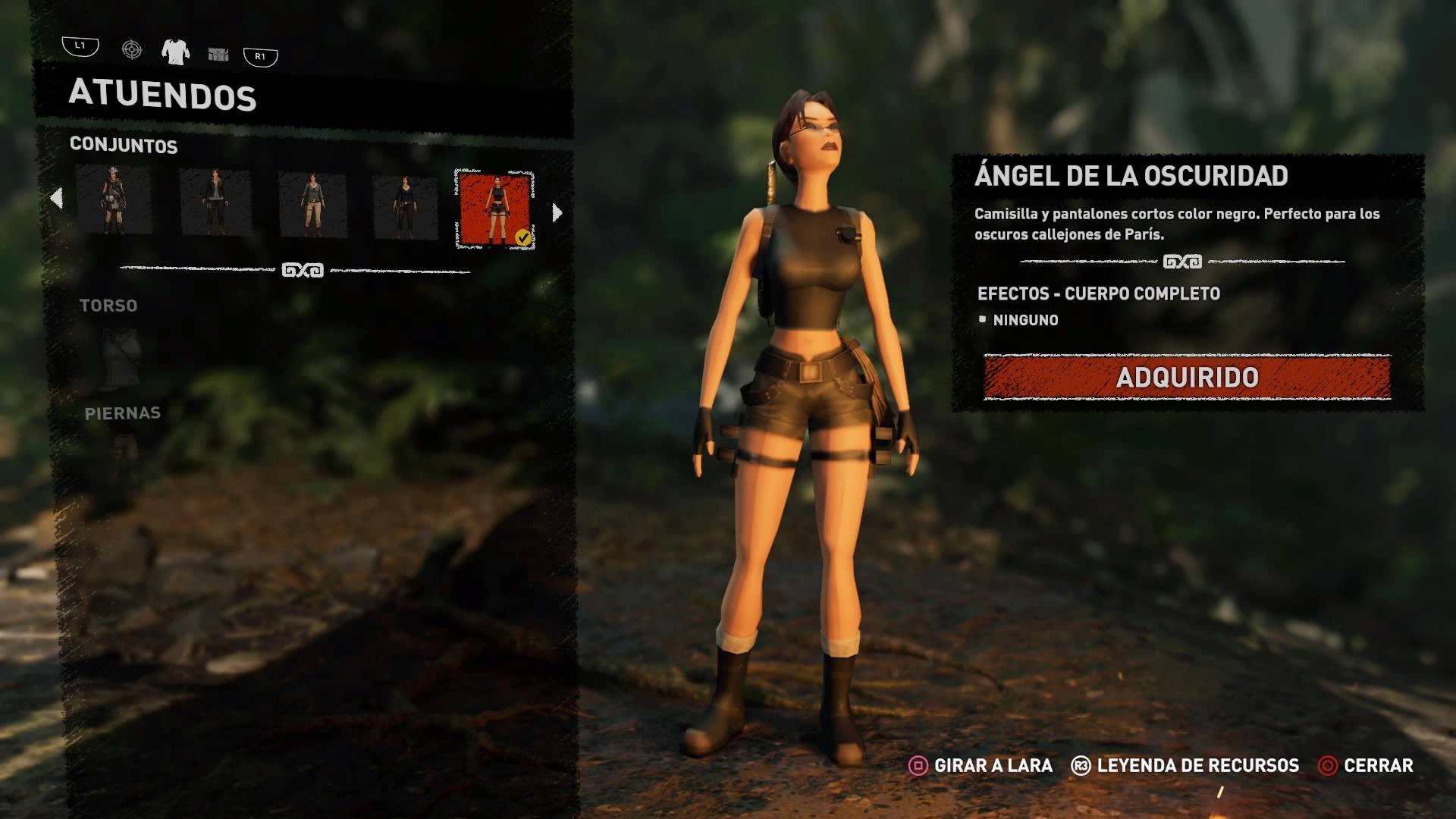Screen dimensions: 1456x819
Task: Open the shirt-icon outfits tab
Action: point(174,52)
